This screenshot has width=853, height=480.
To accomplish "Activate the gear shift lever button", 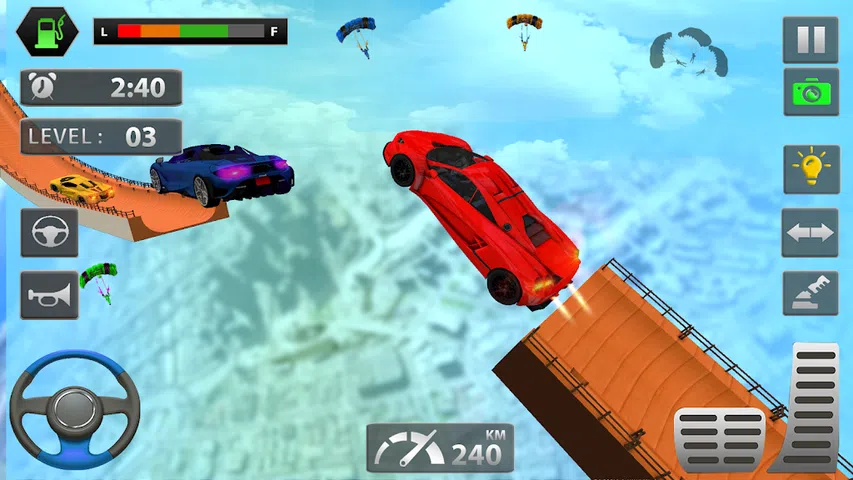I will click(811, 294).
